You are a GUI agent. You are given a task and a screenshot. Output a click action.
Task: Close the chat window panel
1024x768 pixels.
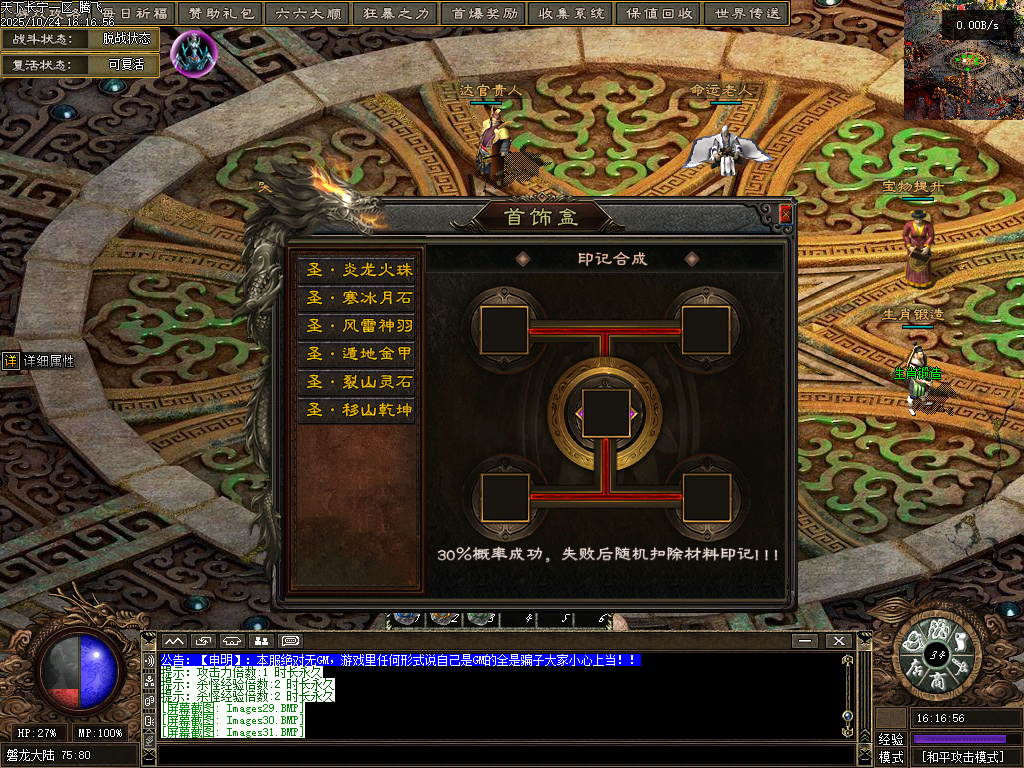click(838, 640)
